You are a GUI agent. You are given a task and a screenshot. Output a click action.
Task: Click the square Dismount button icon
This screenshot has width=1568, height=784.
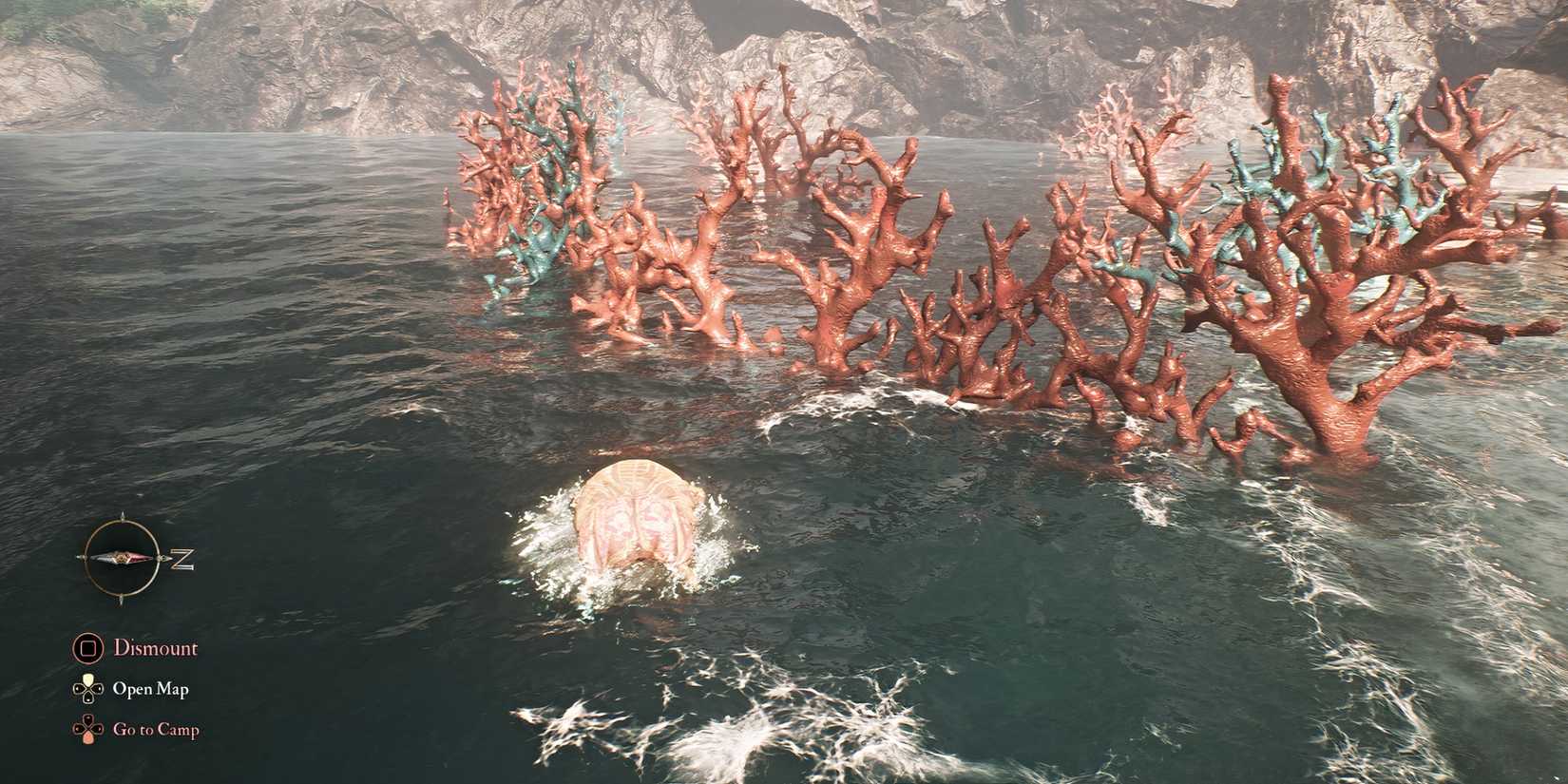(x=88, y=648)
